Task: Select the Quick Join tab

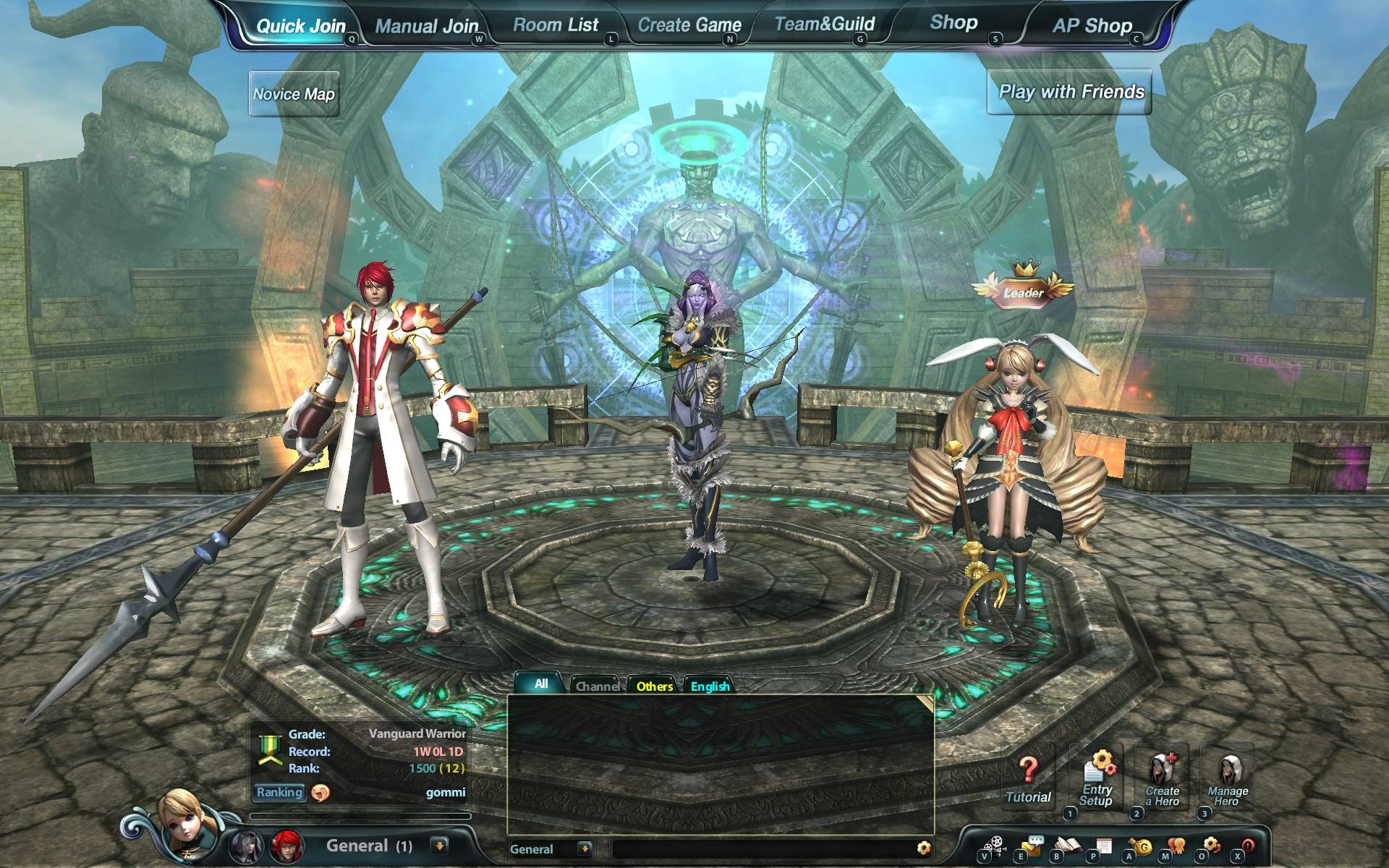Action: coord(301,27)
